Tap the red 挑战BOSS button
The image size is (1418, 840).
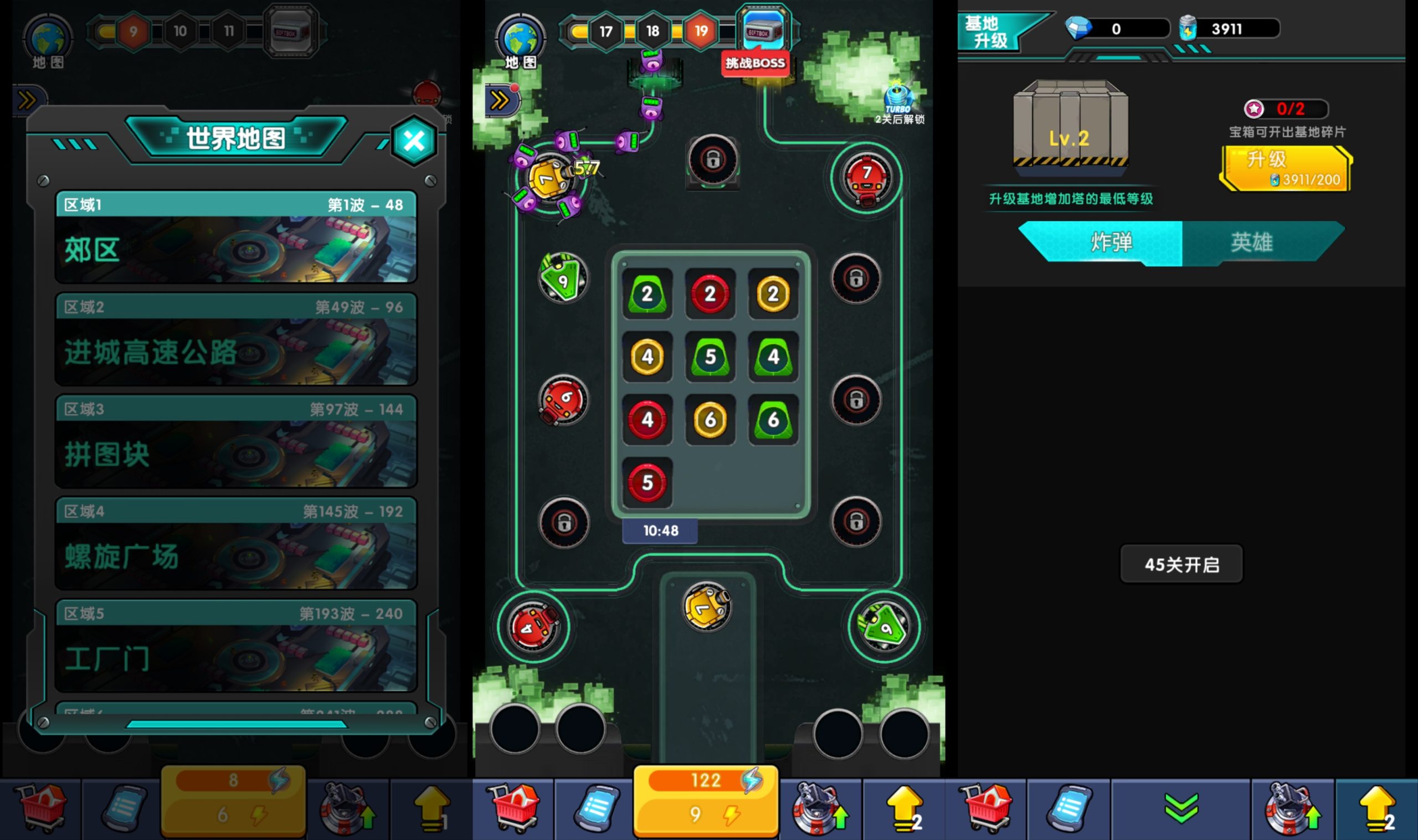pyautogui.click(x=755, y=63)
